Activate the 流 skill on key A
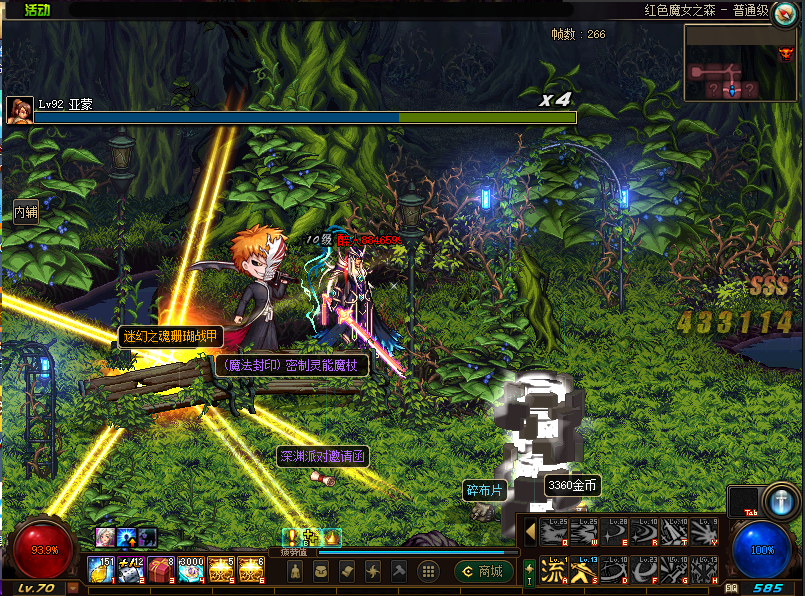Screen dimensions: 805x596 point(552,571)
